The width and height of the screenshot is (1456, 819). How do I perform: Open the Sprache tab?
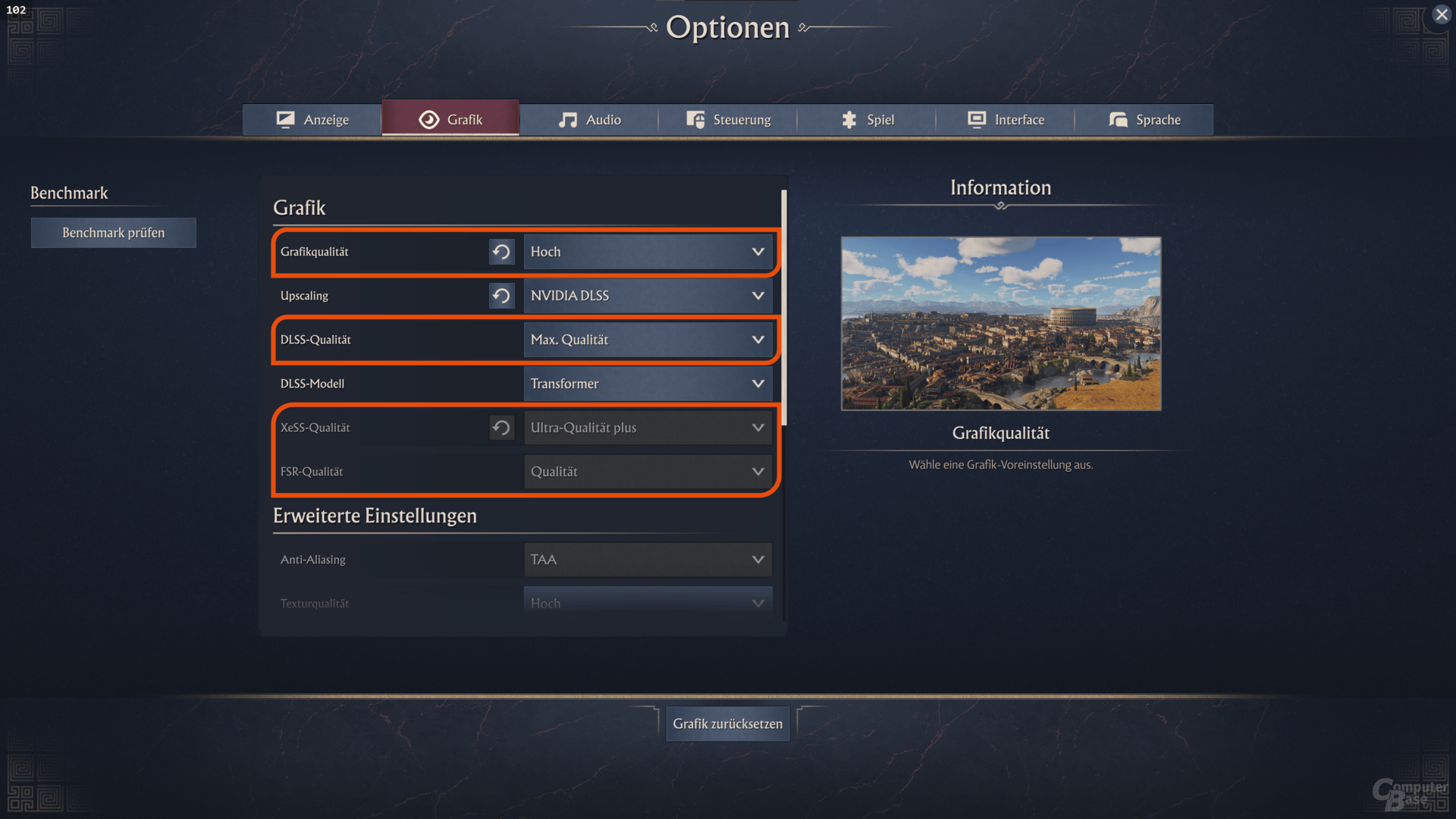pyautogui.click(x=1144, y=120)
